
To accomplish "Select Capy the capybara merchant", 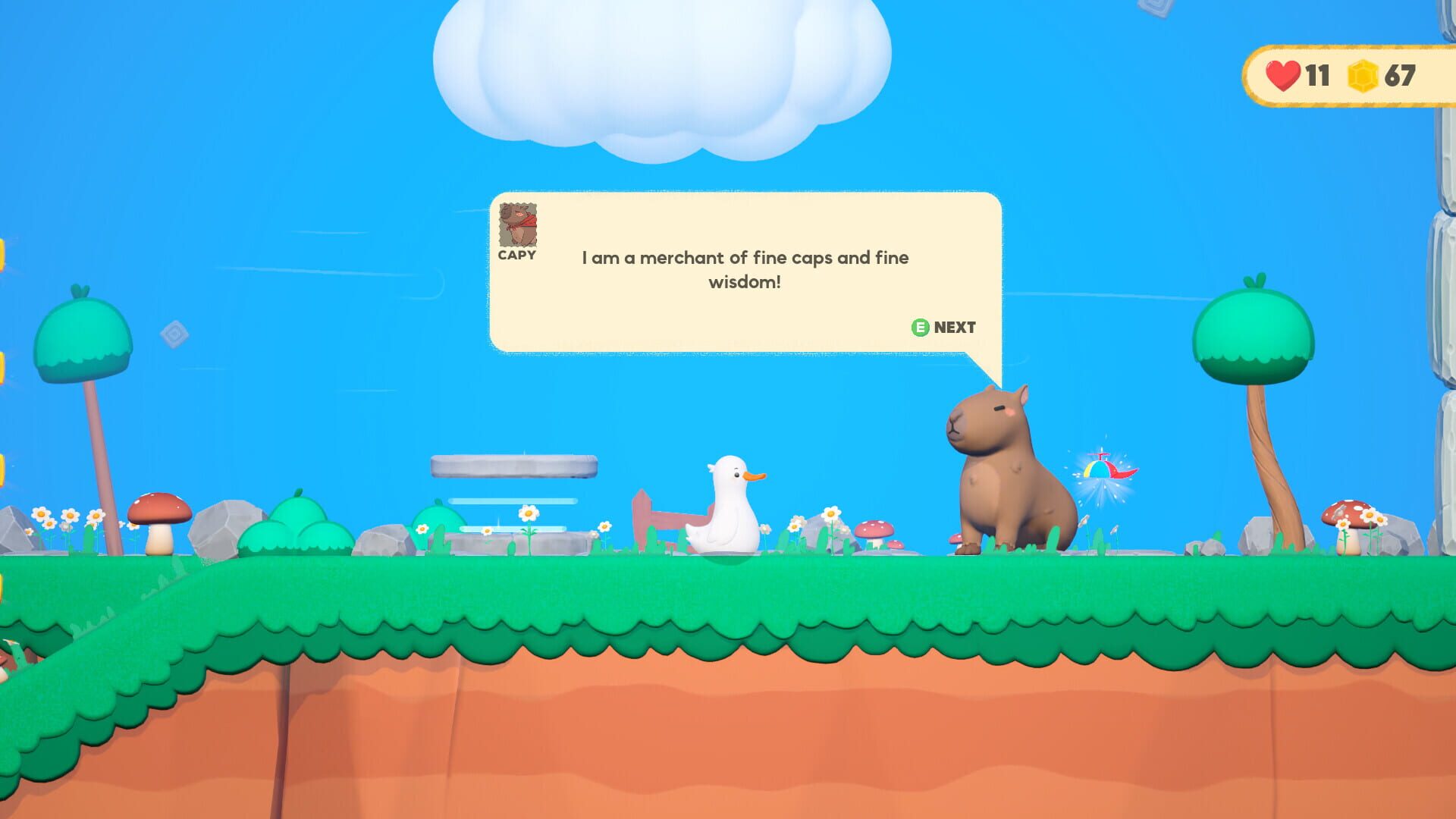I will coord(1005,463).
